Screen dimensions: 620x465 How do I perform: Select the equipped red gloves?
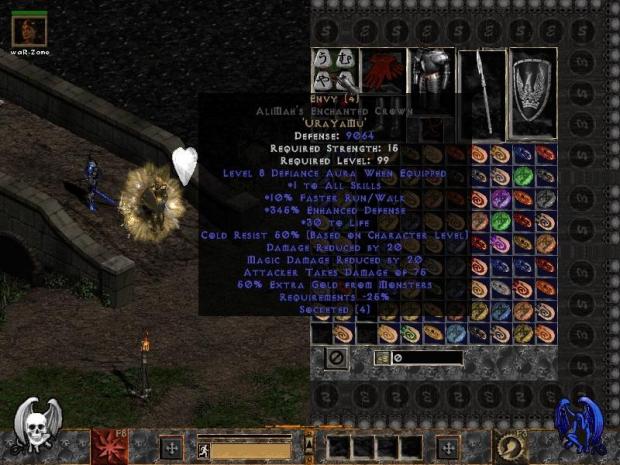(x=382, y=71)
